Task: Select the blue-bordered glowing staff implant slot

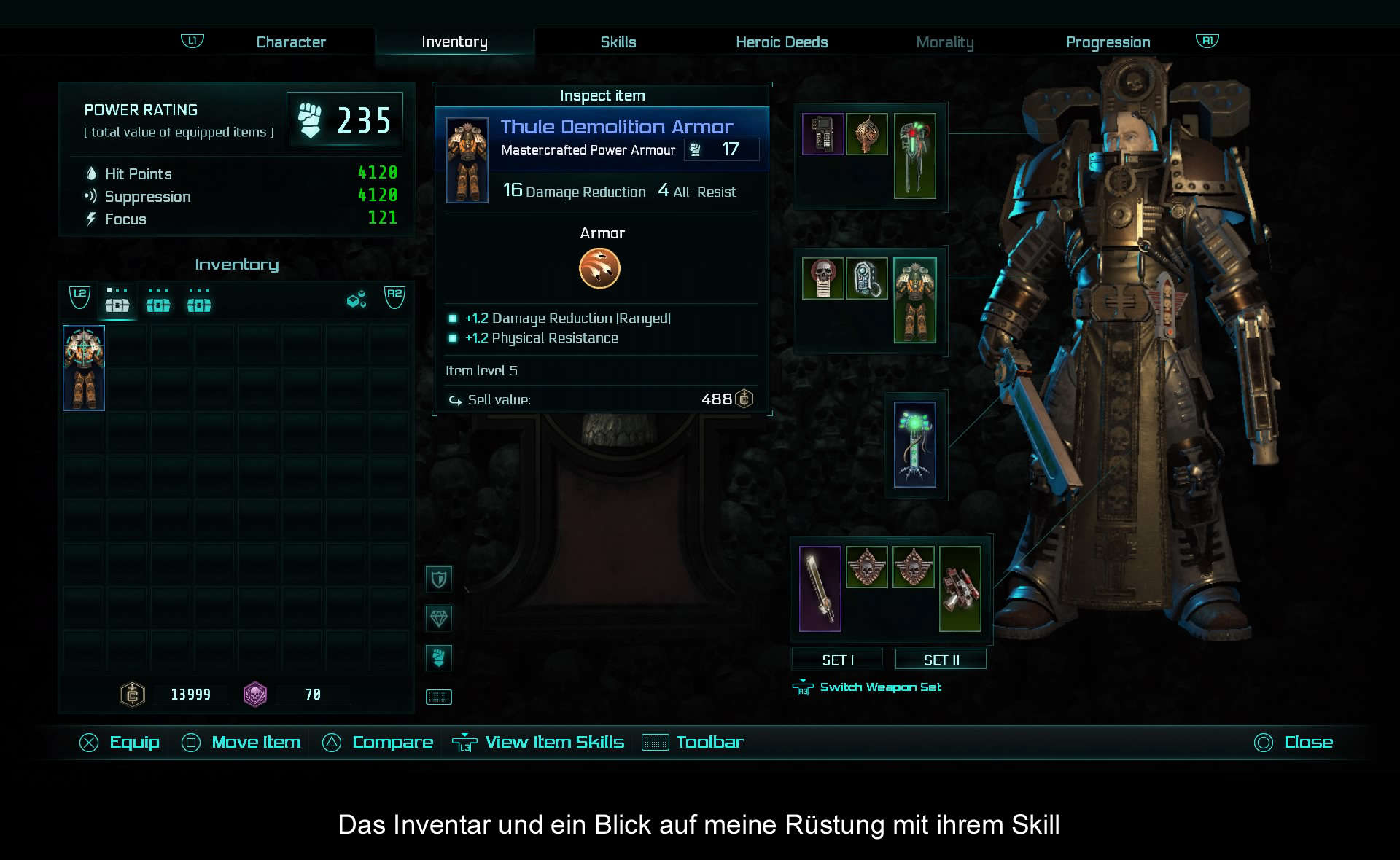Action: tap(915, 445)
